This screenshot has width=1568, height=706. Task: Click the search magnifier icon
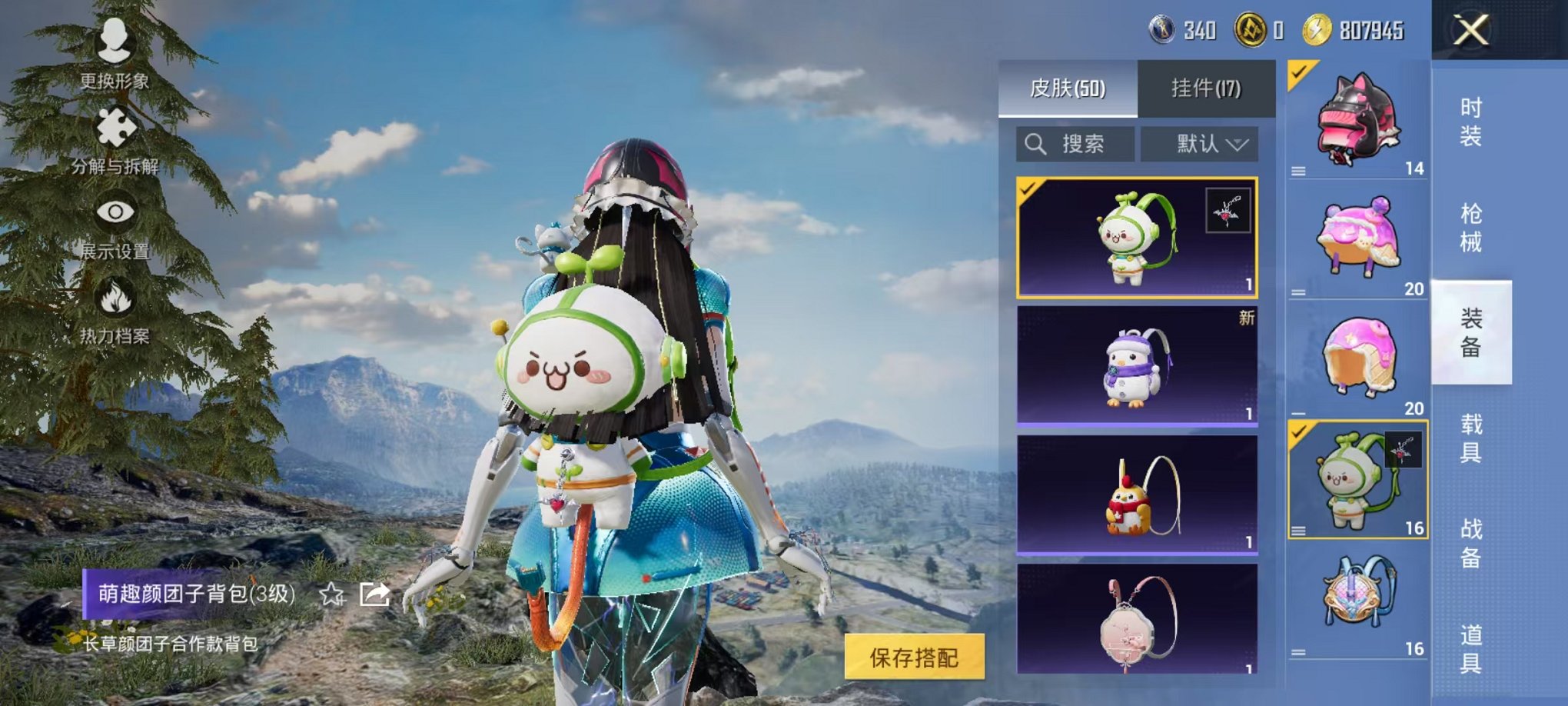tap(1036, 142)
